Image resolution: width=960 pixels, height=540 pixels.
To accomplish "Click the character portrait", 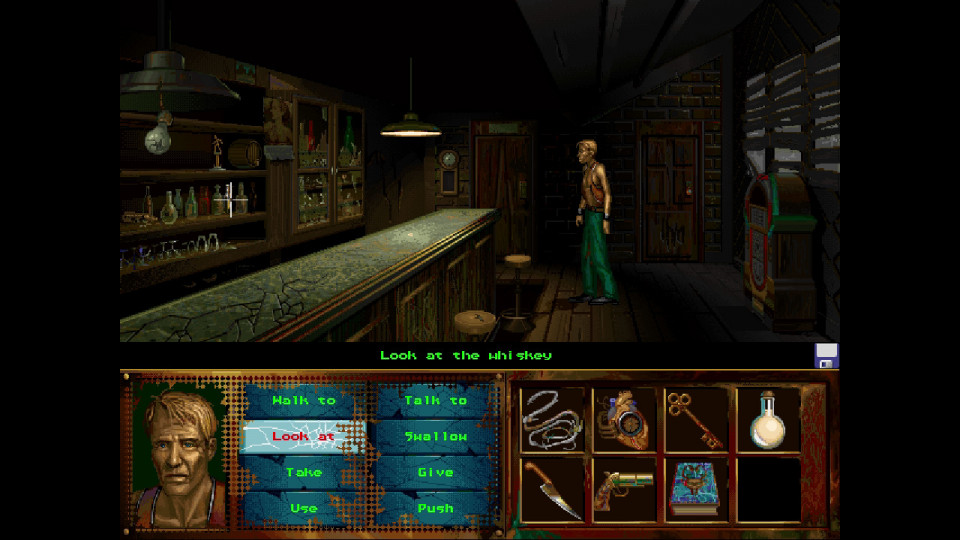I will pyautogui.click(x=182, y=453).
